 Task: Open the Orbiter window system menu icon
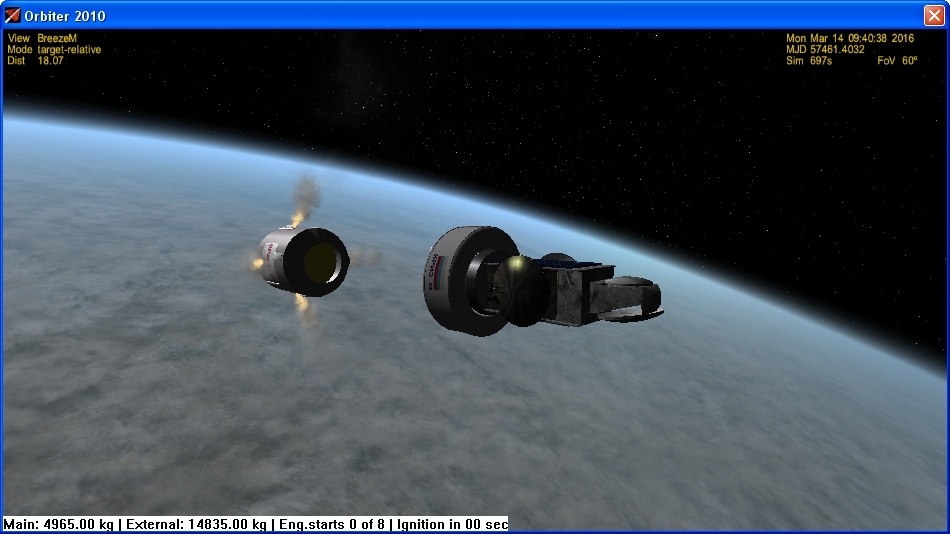point(13,16)
